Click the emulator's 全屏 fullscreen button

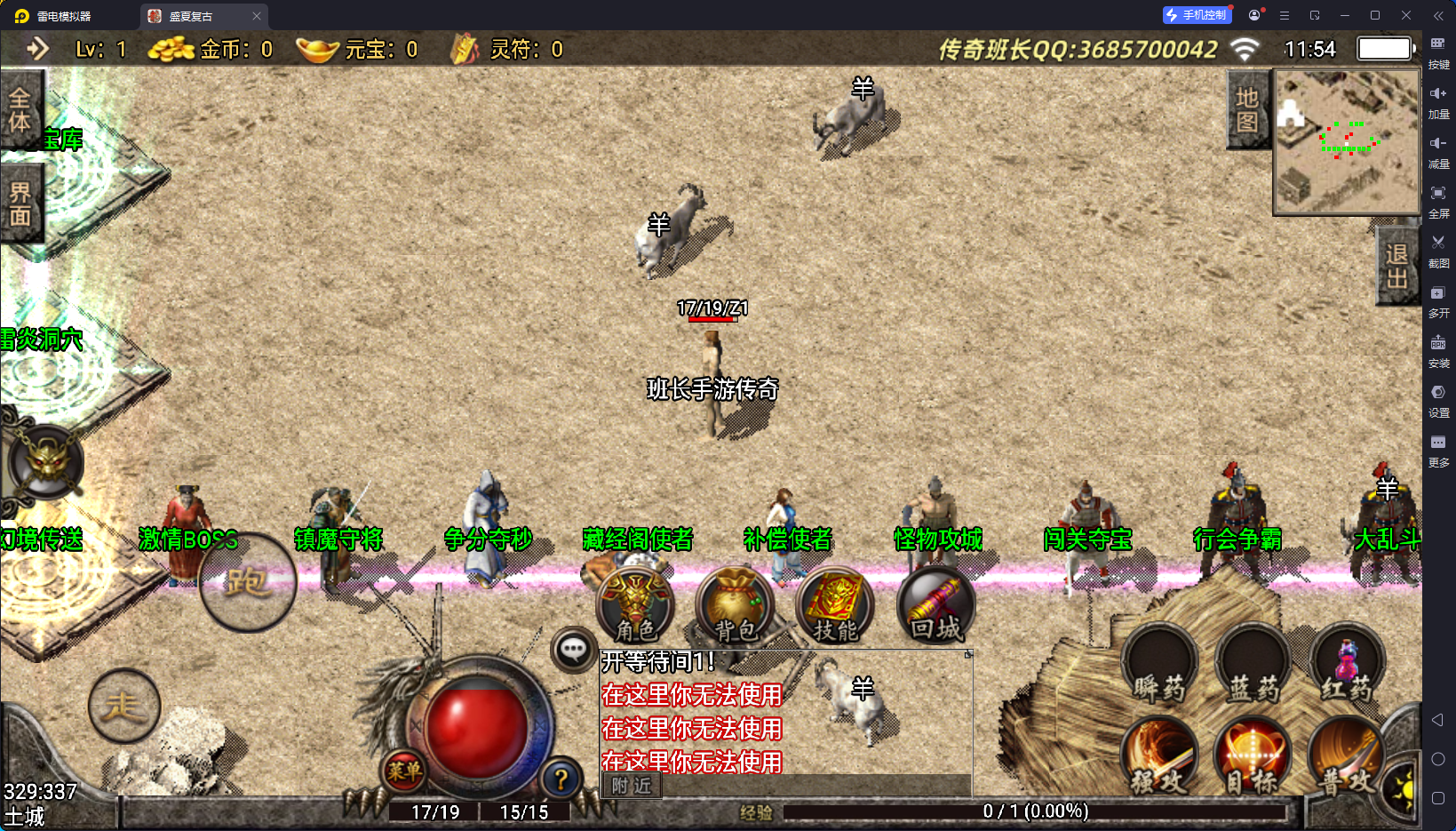(1438, 199)
